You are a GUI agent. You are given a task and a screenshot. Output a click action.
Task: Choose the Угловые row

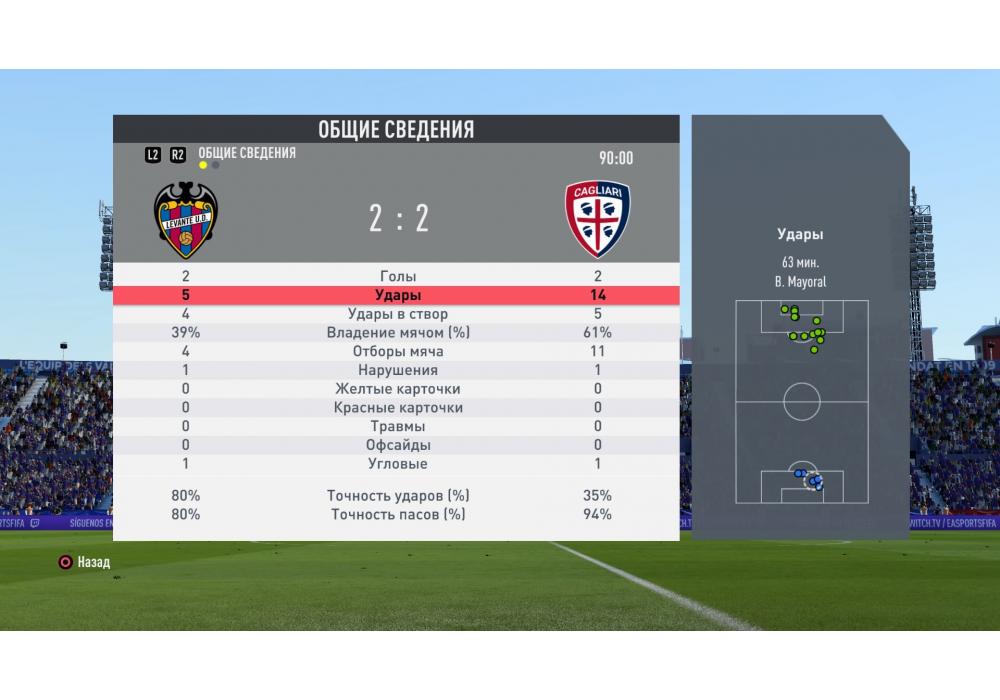[398, 464]
